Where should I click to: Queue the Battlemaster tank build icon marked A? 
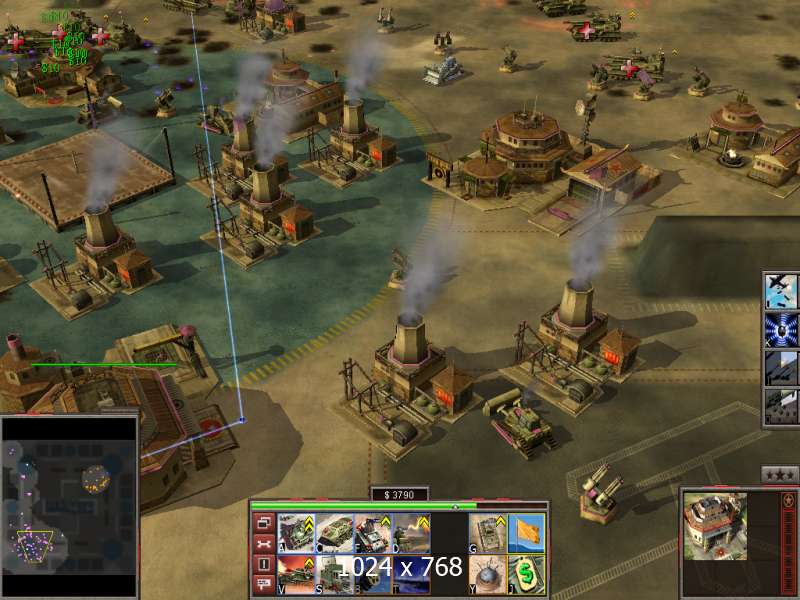tap(296, 533)
